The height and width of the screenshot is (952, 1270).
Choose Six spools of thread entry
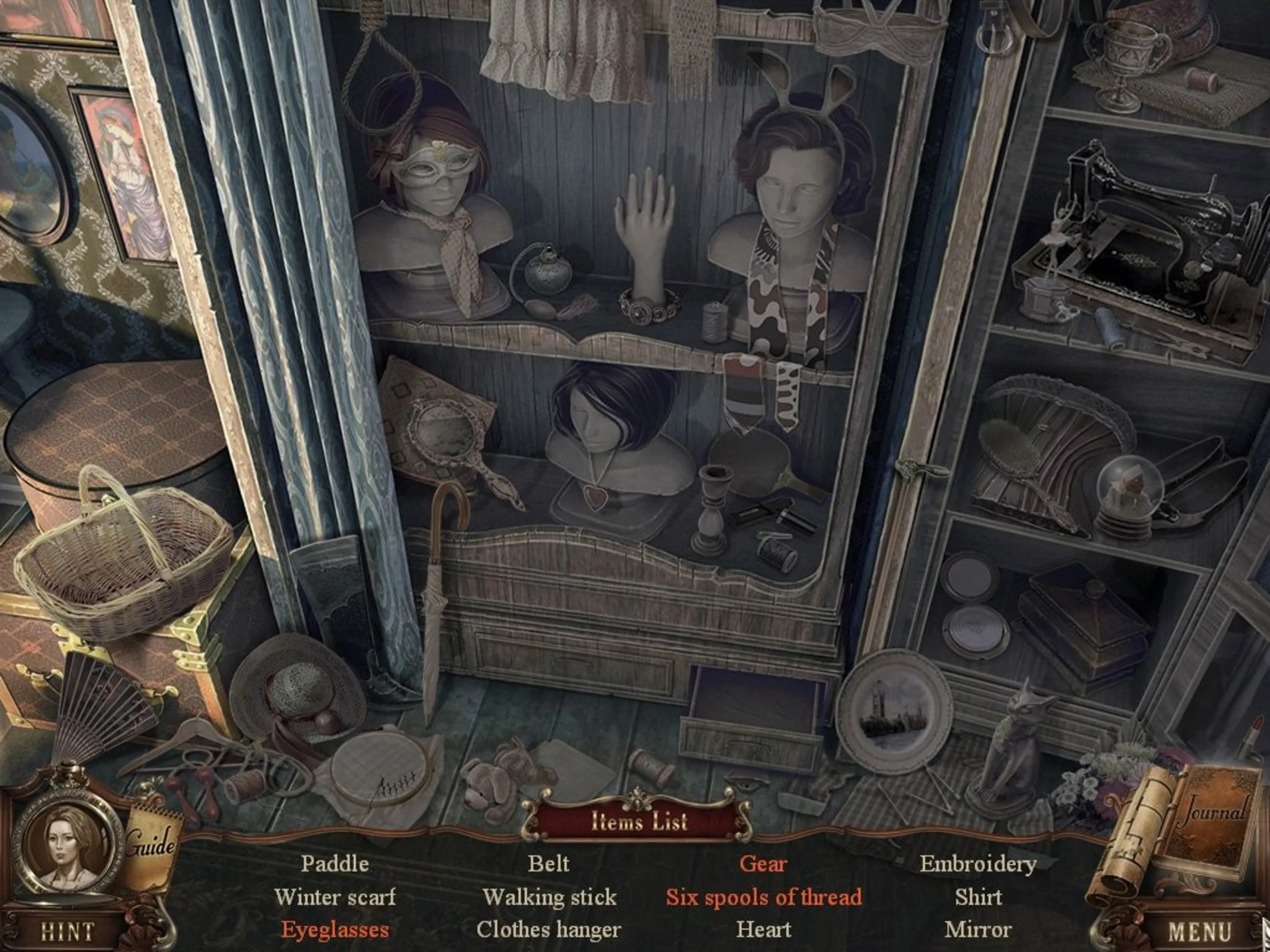[763, 897]
